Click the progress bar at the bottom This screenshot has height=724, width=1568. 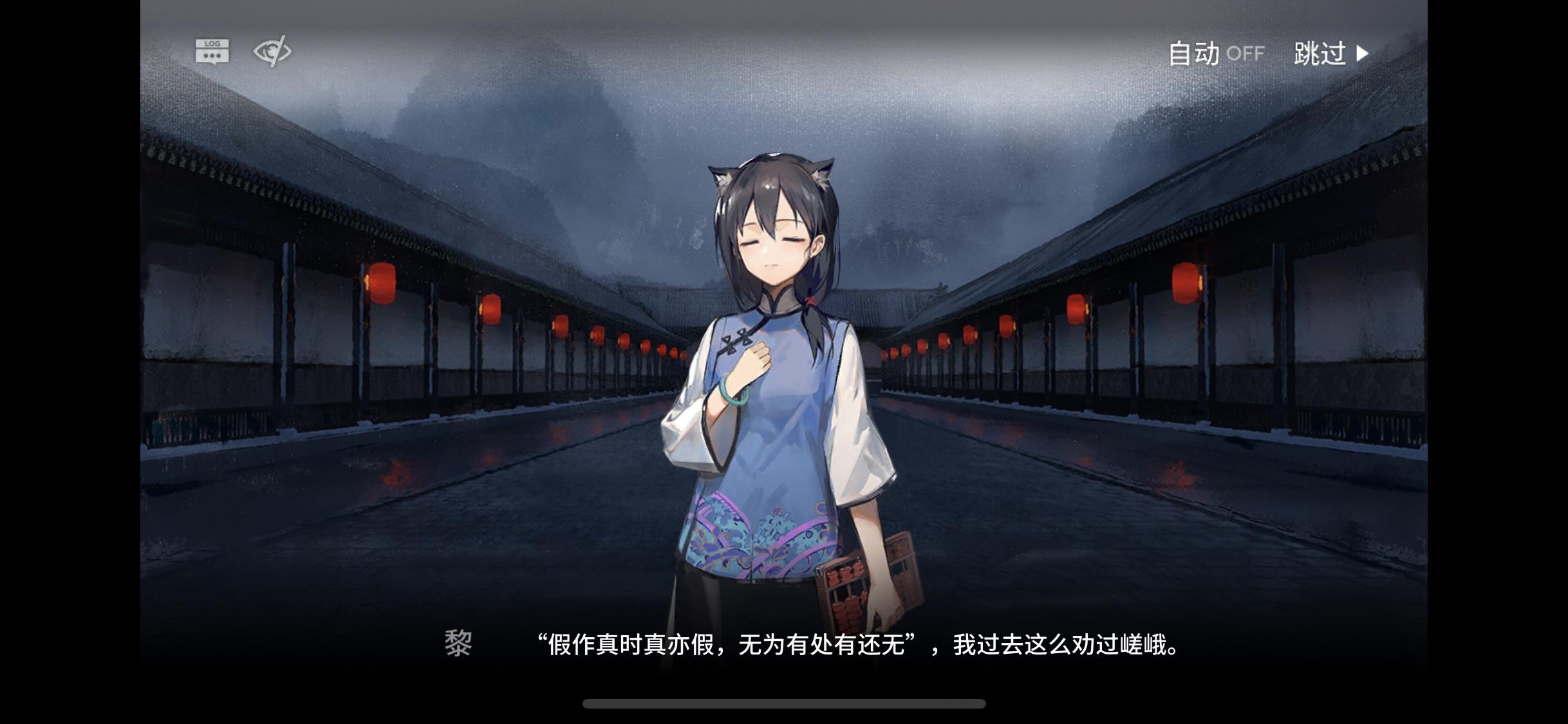click(x=784, y=704)
